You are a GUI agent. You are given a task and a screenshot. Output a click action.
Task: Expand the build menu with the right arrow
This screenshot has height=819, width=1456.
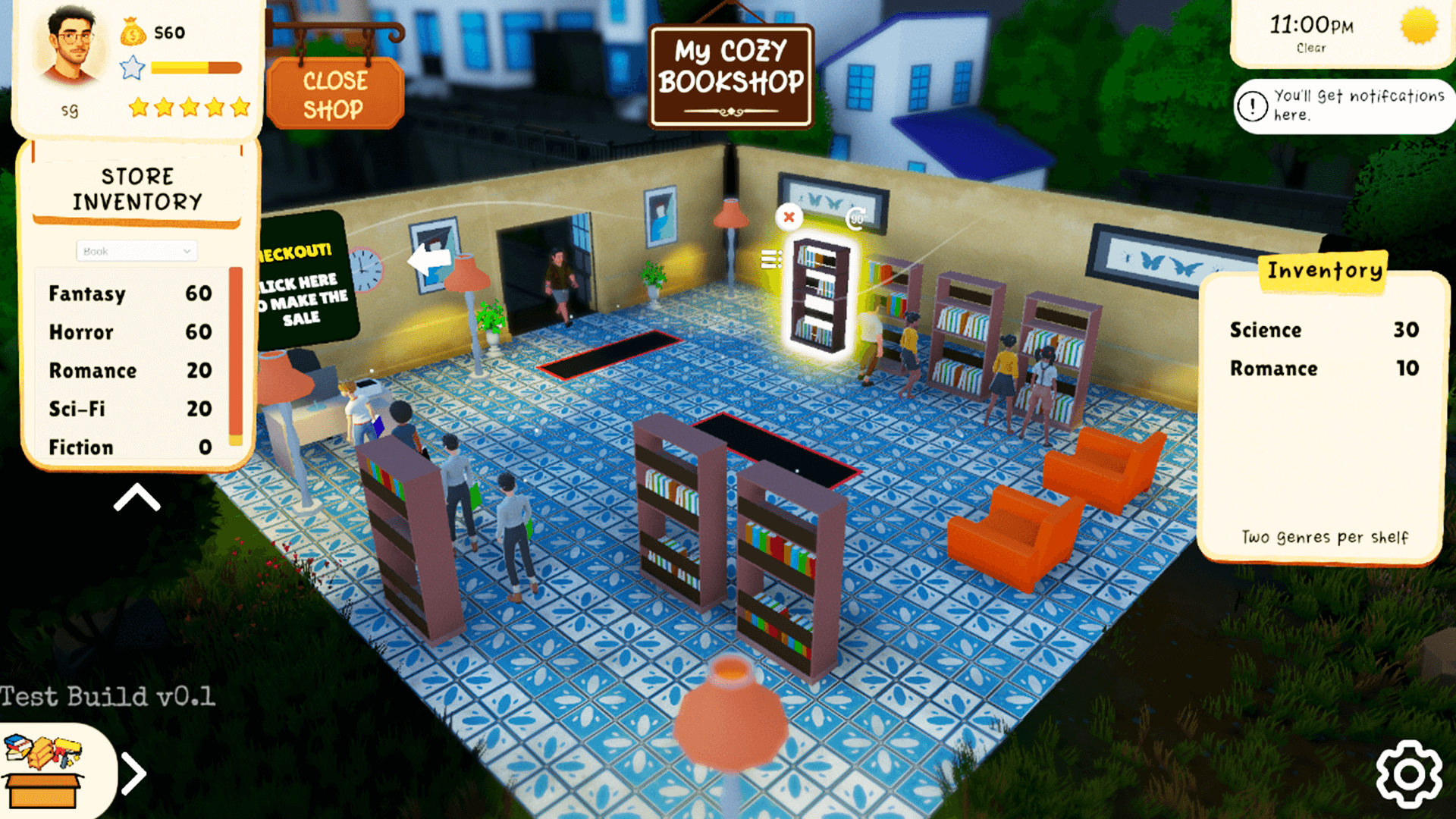[x=133, y=773]
